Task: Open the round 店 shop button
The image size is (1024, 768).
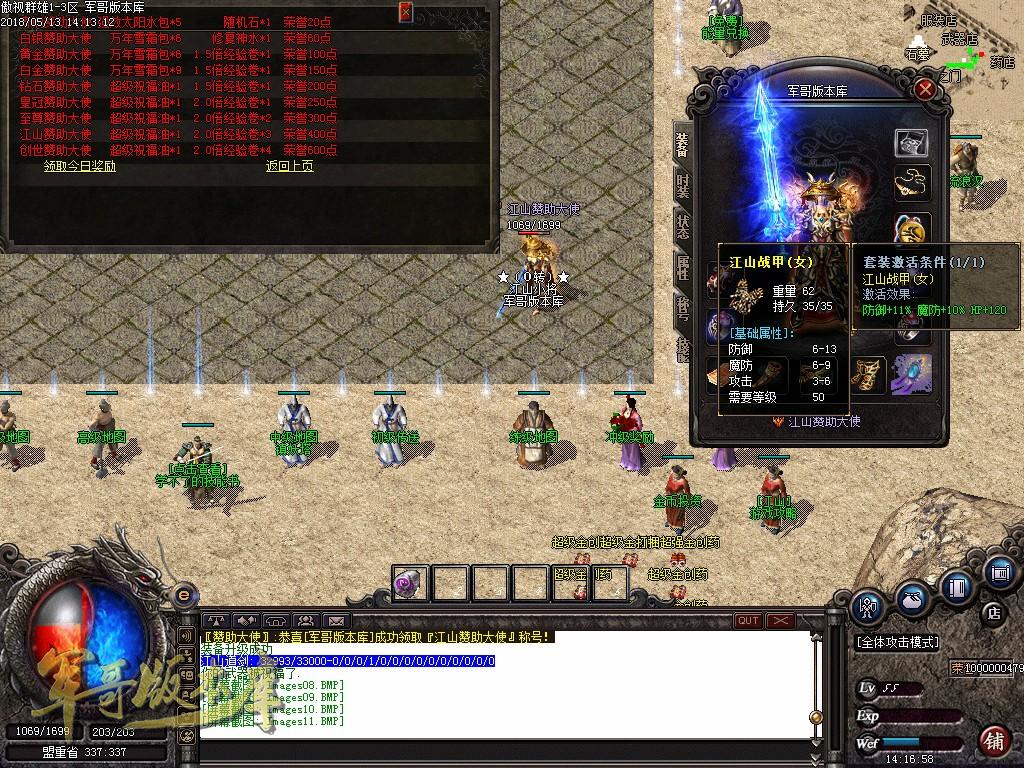Action: (x=994, y=611)
